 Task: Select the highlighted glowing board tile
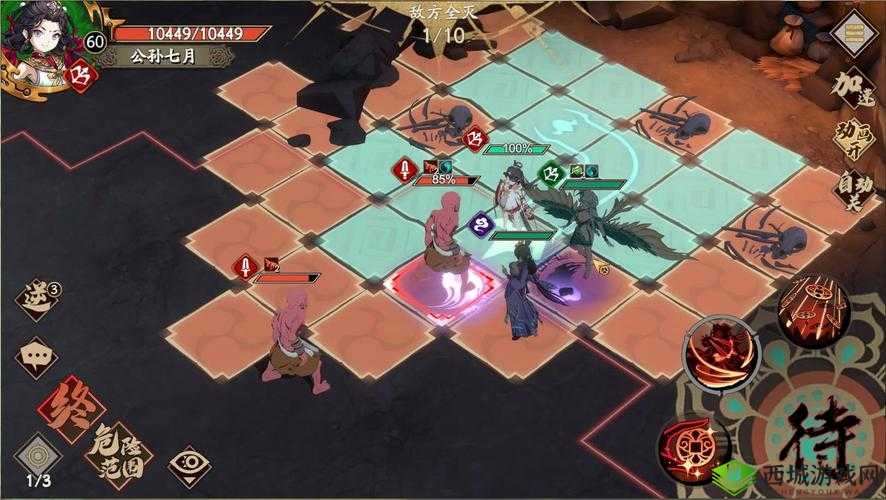[x=437, y=291]
